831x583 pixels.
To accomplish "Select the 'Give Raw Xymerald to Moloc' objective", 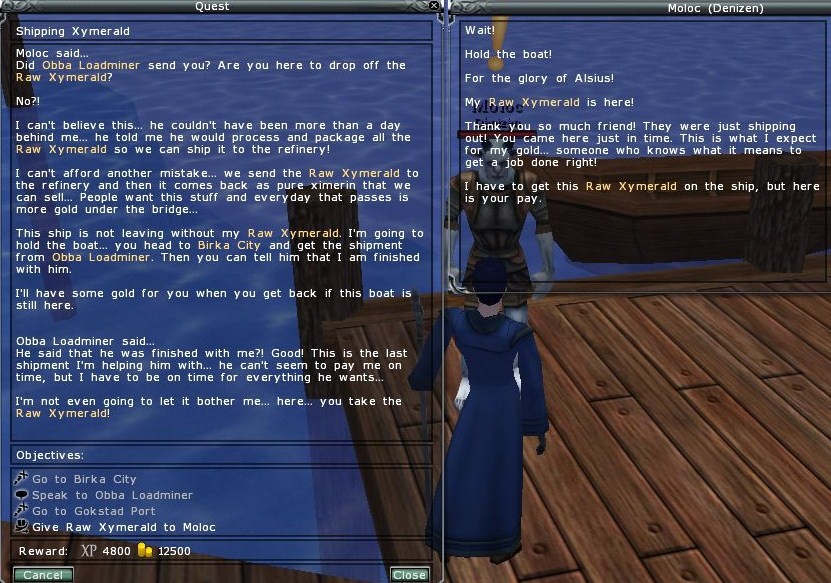I will click(x=123, y=527).
